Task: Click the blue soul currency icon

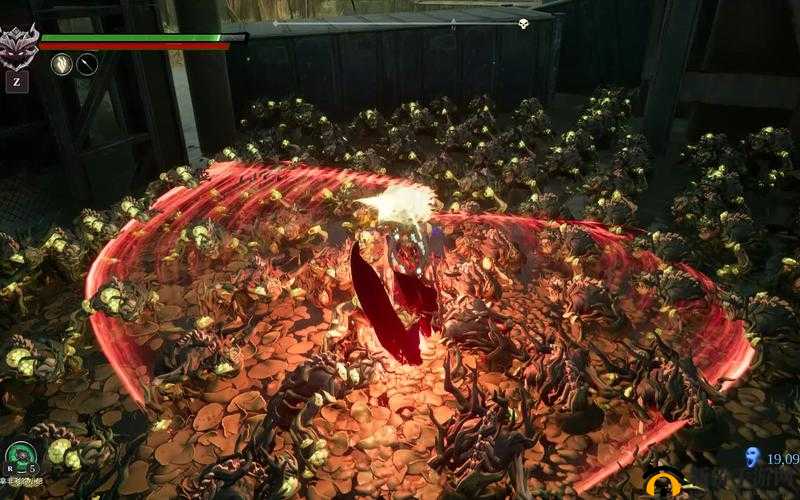Action: coord(752,457)
